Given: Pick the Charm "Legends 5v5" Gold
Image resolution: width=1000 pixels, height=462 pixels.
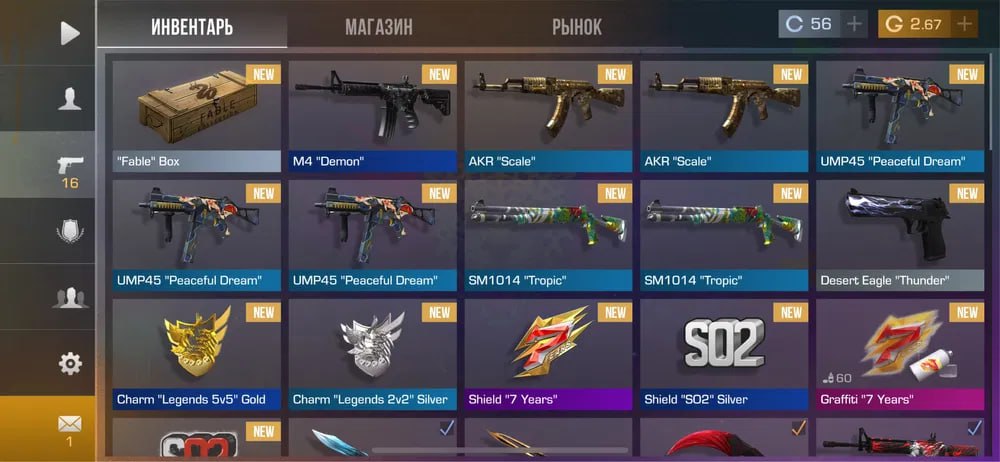Looking at the screenshot, I should 197,355.
